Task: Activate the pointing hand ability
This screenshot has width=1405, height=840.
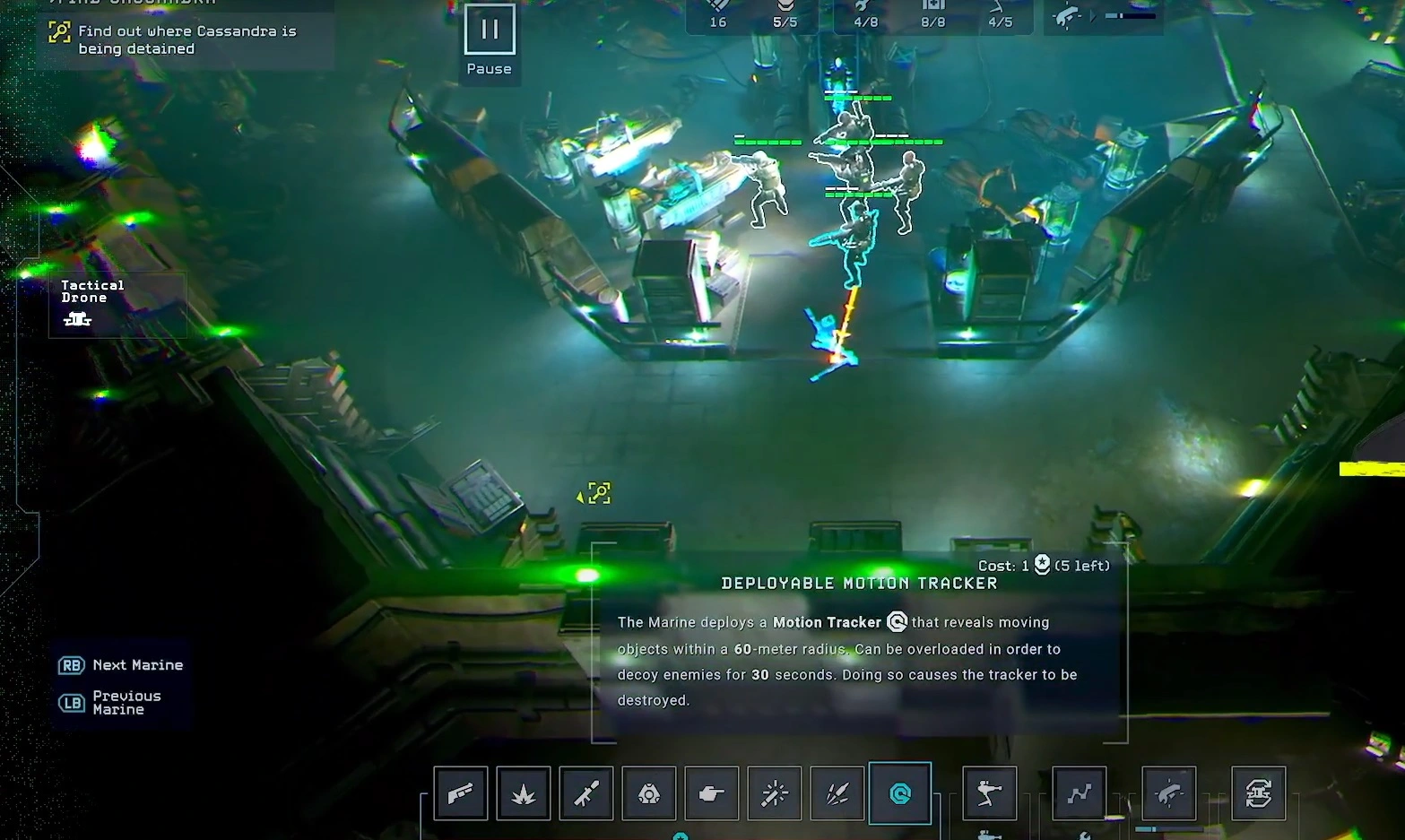Action: 712,793
